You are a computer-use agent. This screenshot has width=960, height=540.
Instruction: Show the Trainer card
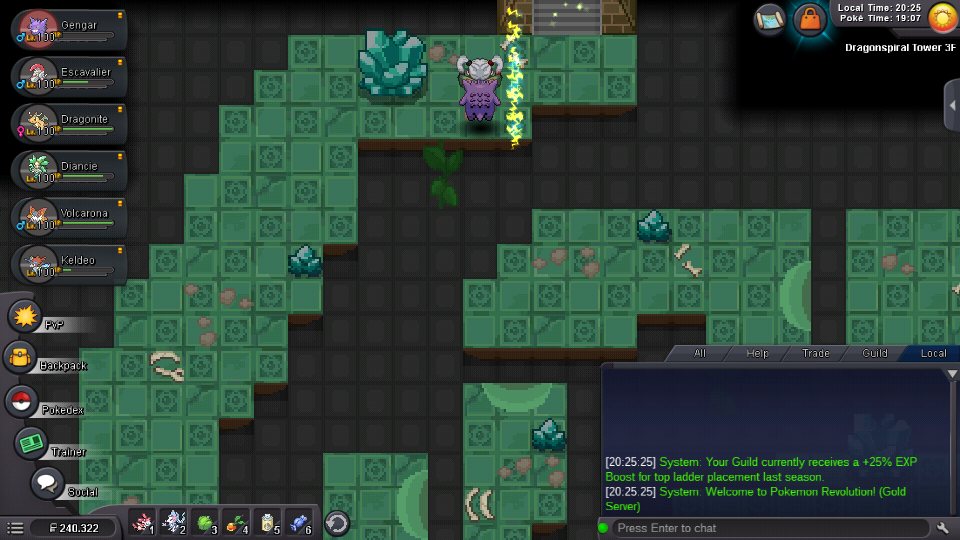(32, 443)
